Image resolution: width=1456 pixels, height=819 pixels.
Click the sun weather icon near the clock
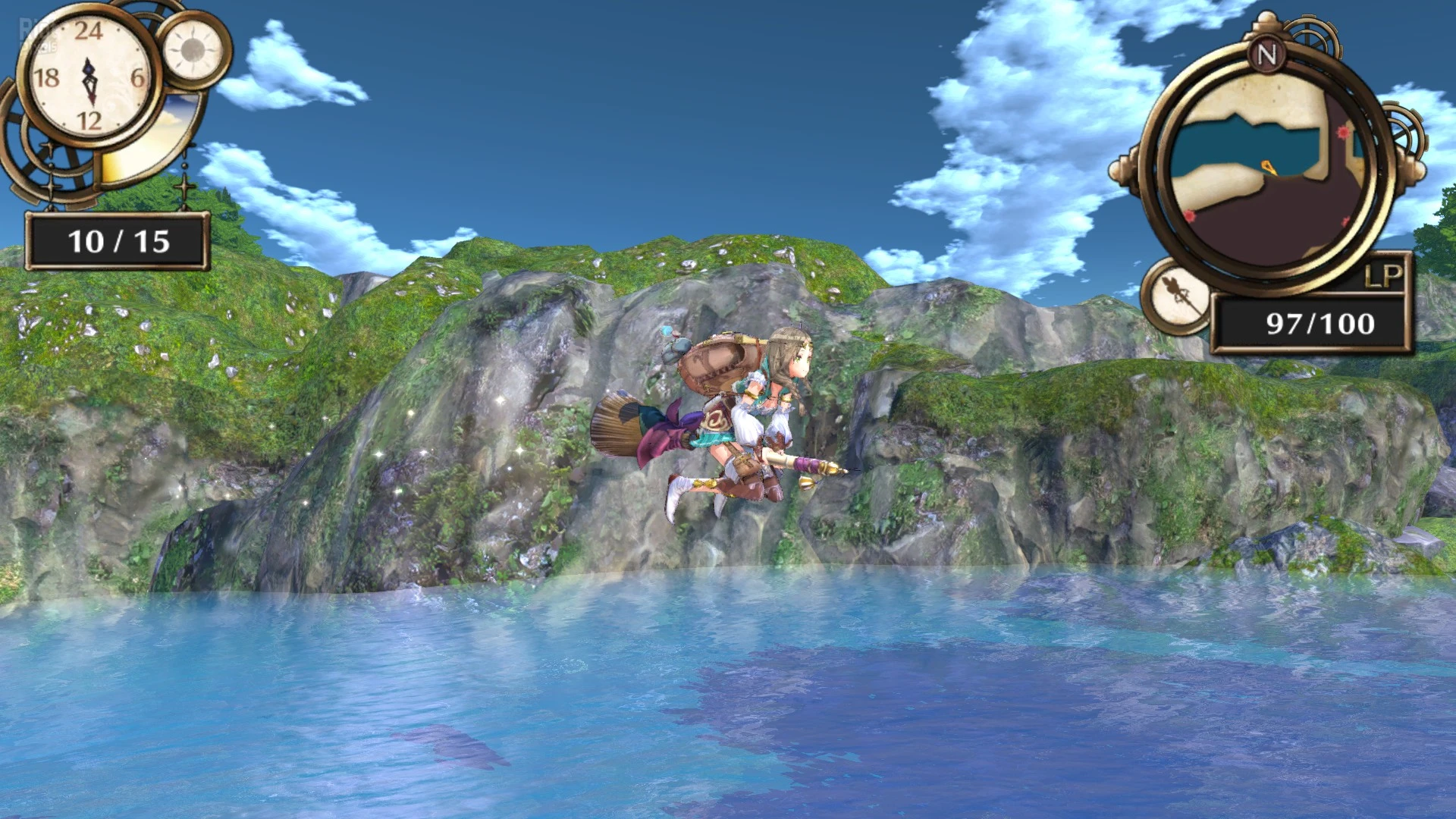coord(191,51)
